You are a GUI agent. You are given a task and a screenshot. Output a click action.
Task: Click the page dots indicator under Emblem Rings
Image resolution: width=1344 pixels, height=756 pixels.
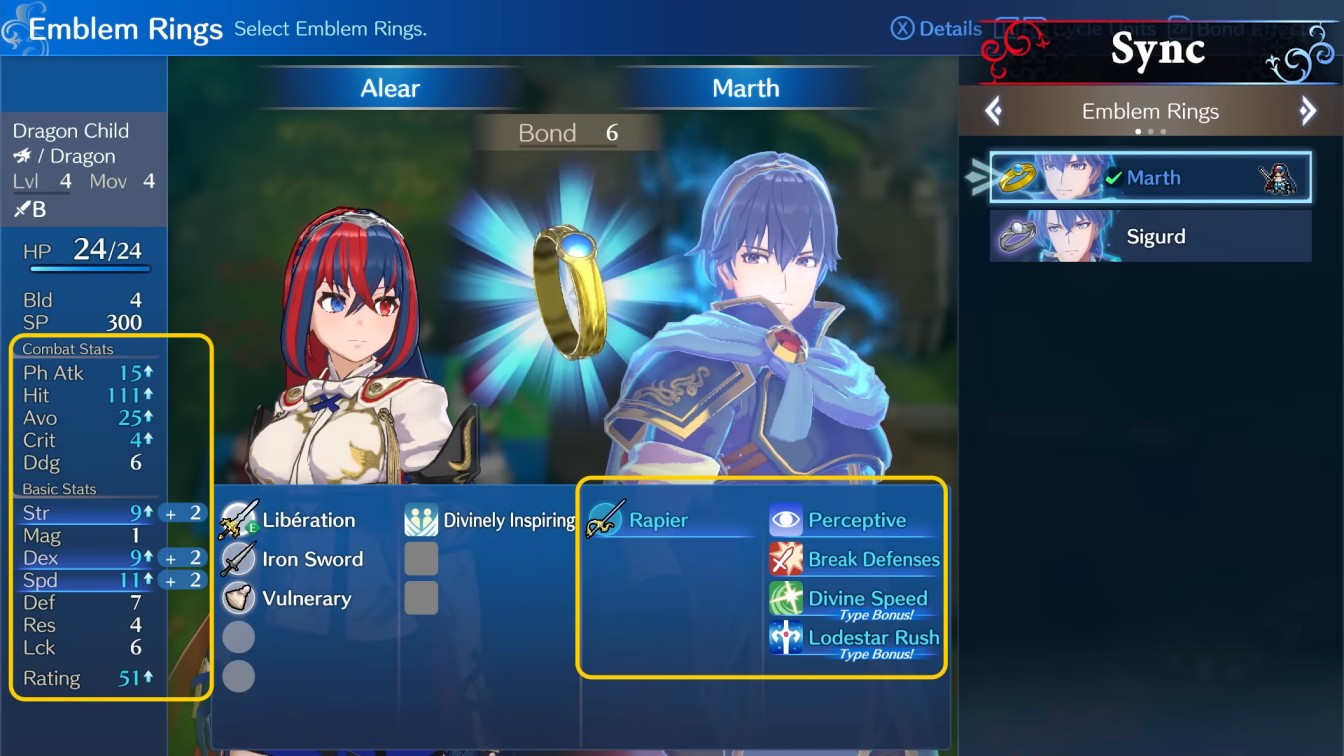click(1150, 130)
